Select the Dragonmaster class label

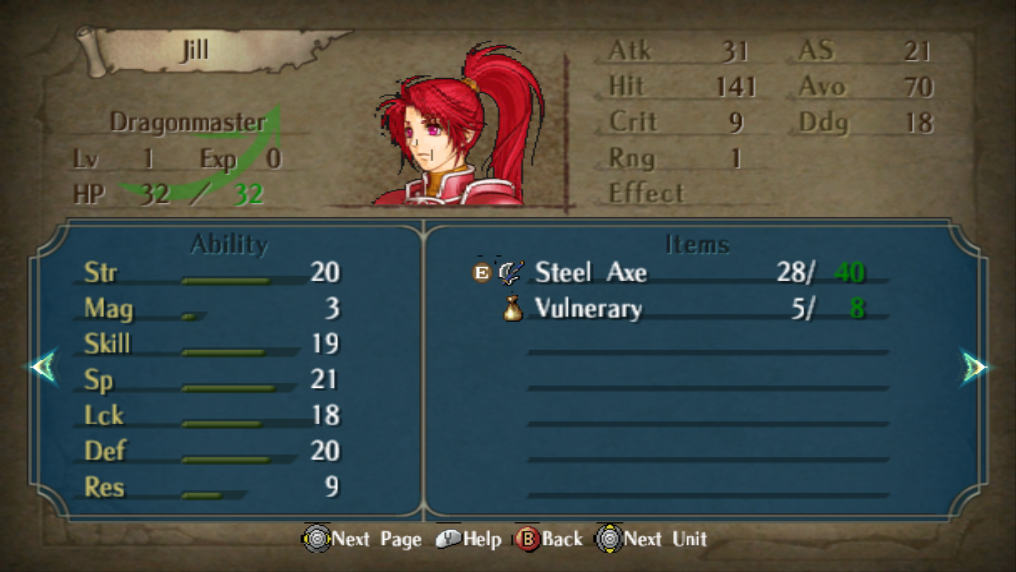tap(188, 123)
